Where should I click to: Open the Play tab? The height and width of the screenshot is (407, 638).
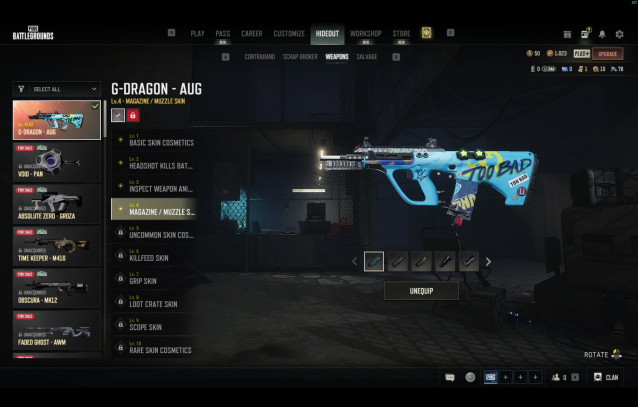pos(197,33)
